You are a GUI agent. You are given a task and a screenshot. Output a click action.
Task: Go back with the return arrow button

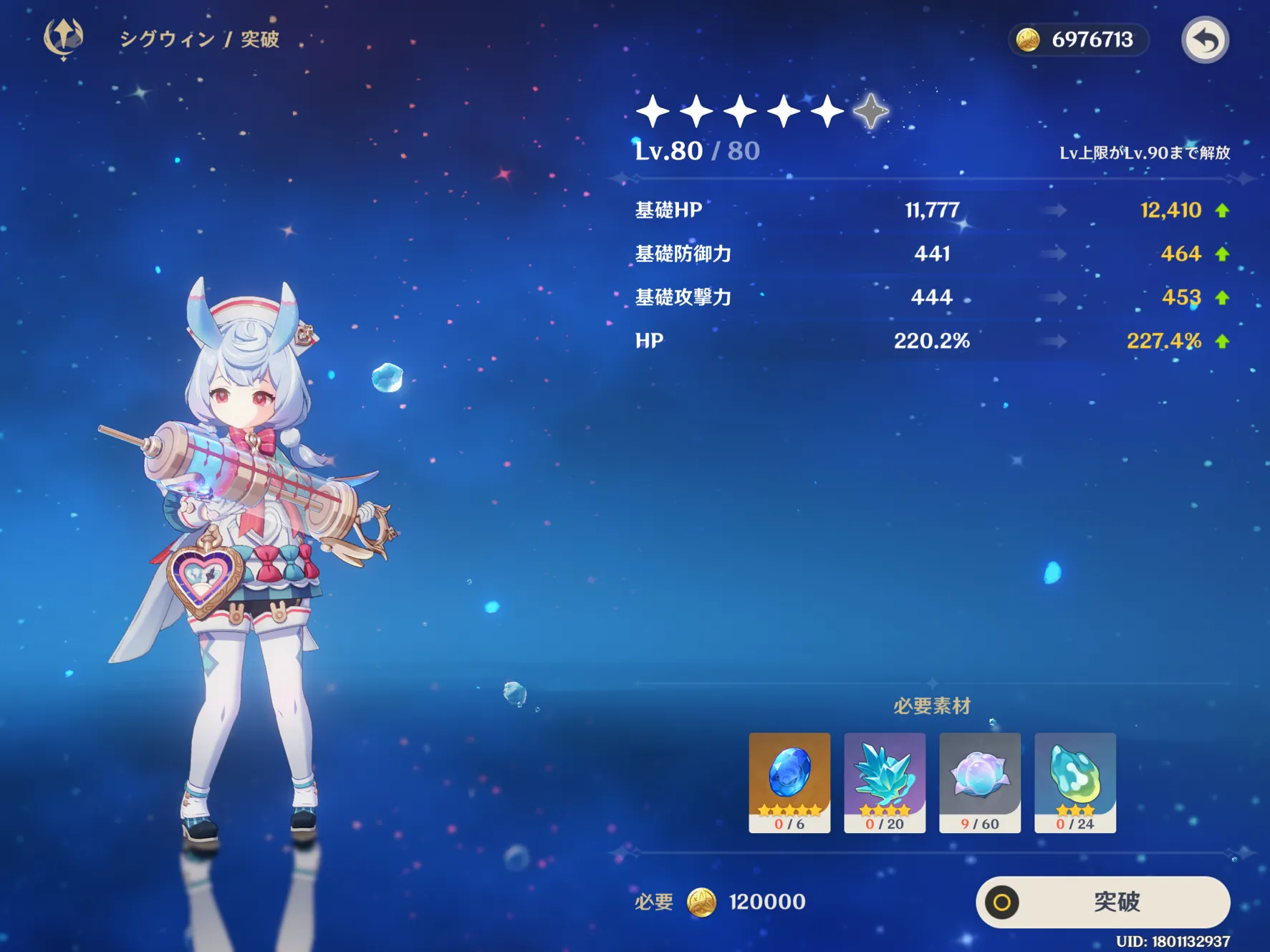(x=1205, y=40)
